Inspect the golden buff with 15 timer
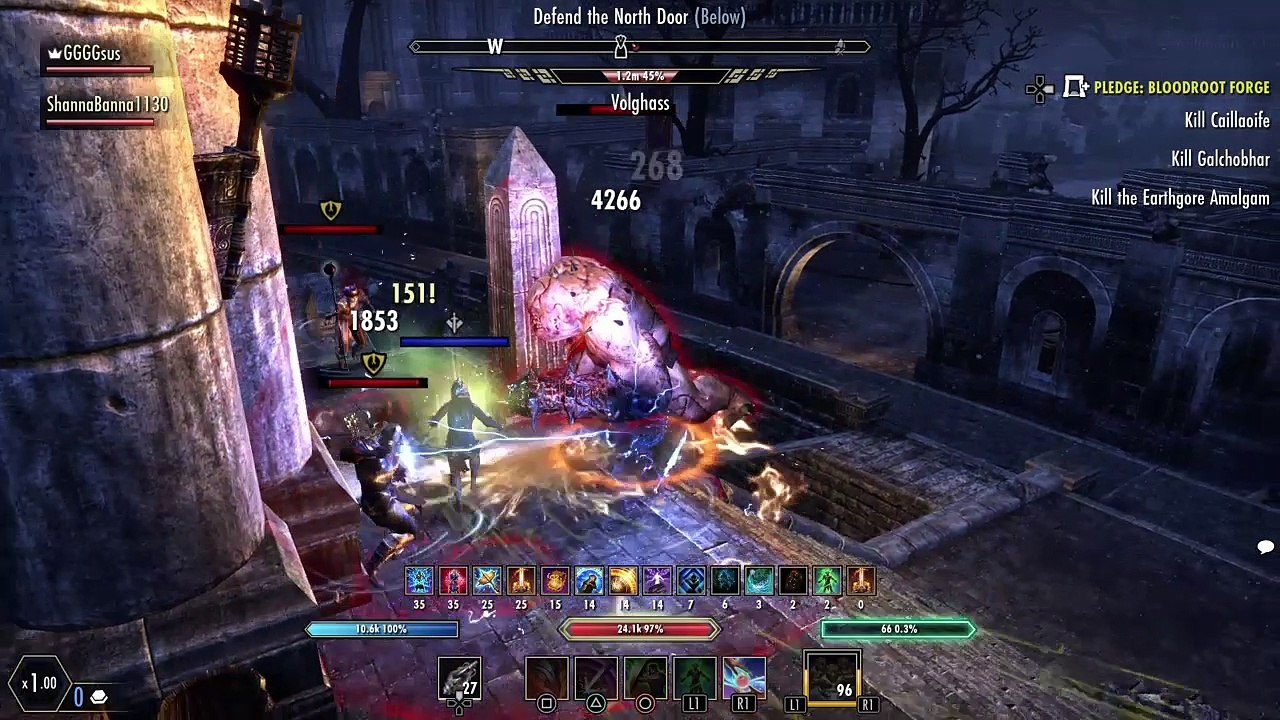 555,581
